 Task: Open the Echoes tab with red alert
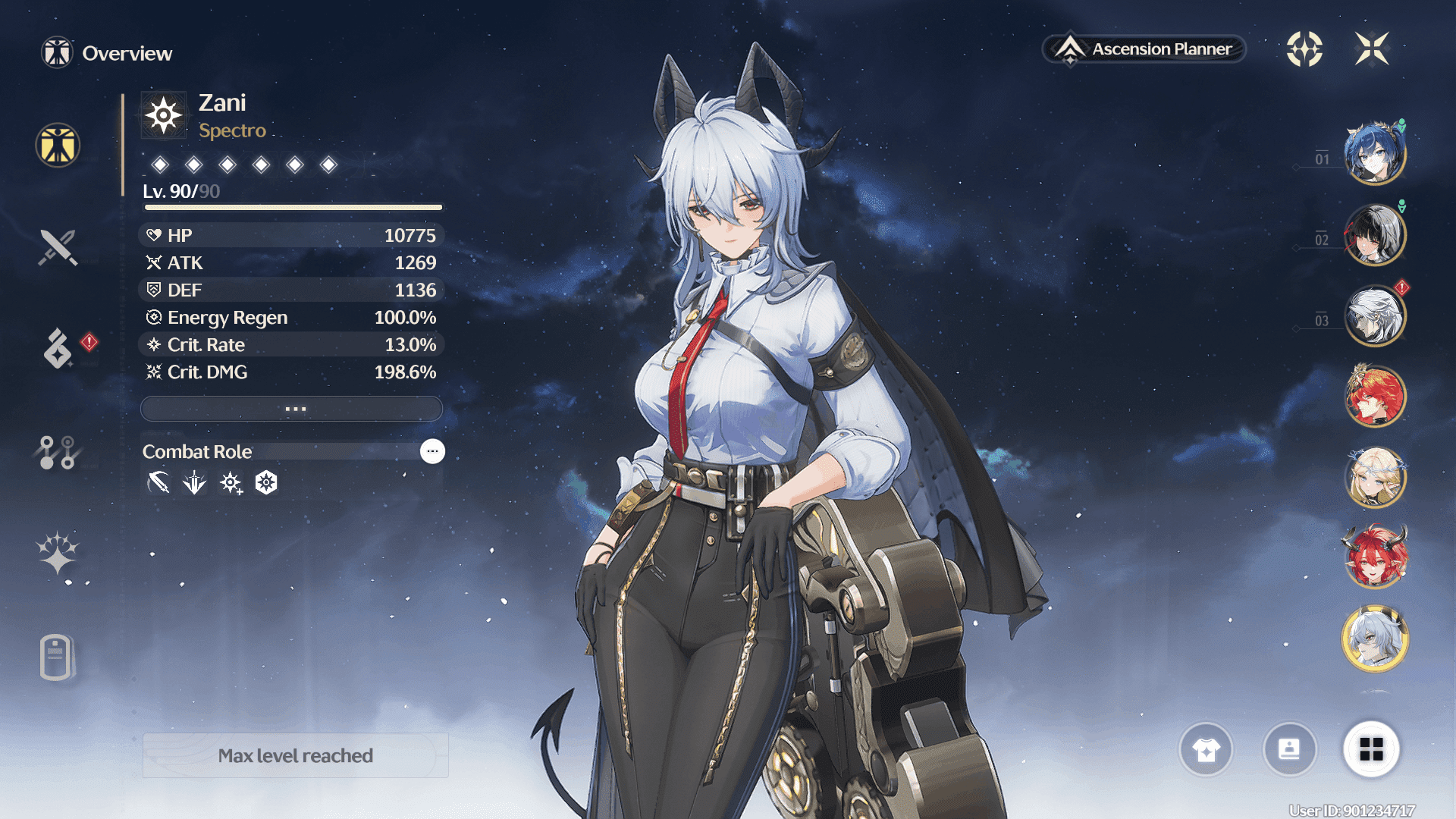pyautogui.click(x=58, y=348)
